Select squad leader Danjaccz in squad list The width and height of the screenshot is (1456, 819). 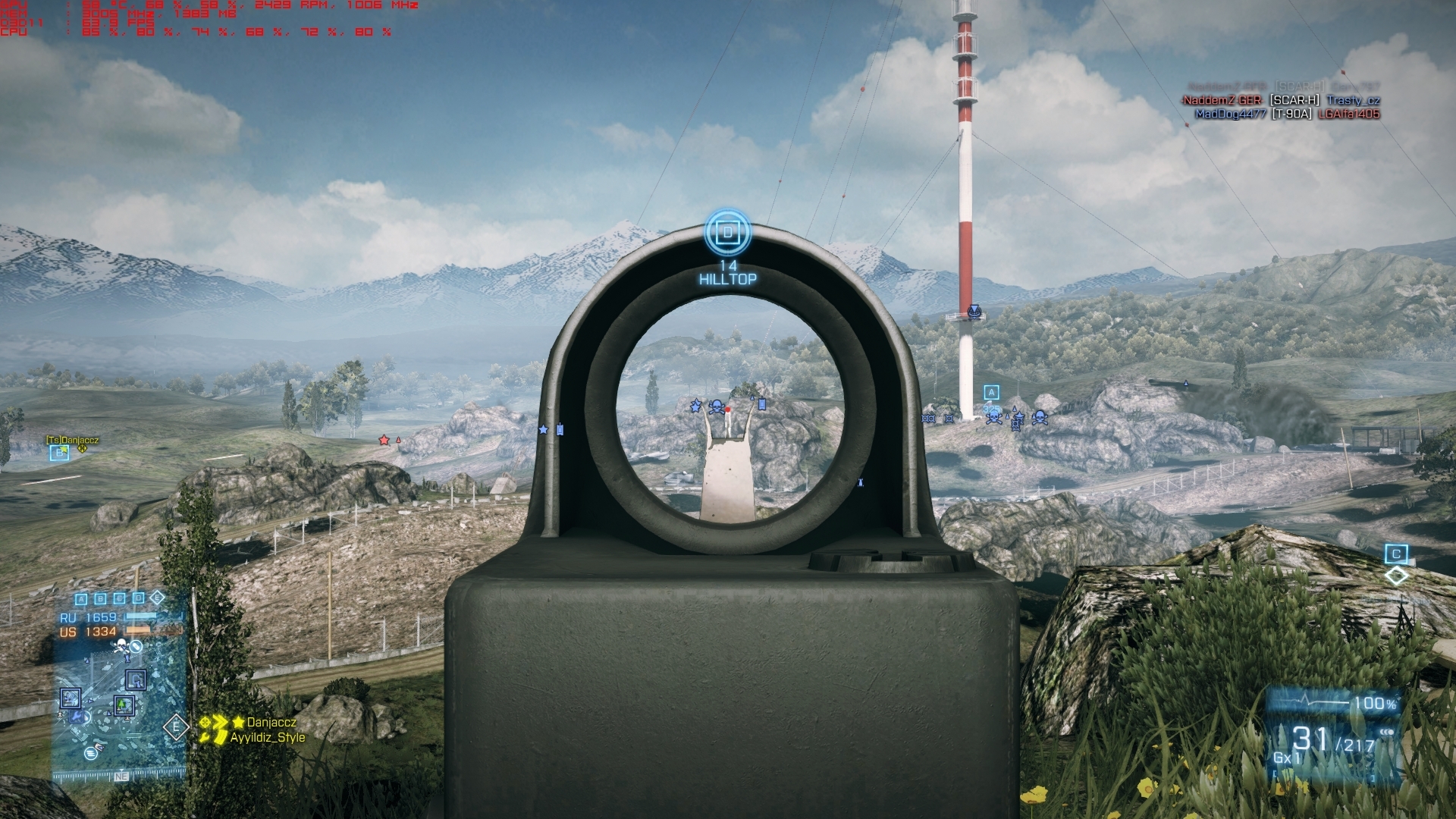(x=271, y=723)
